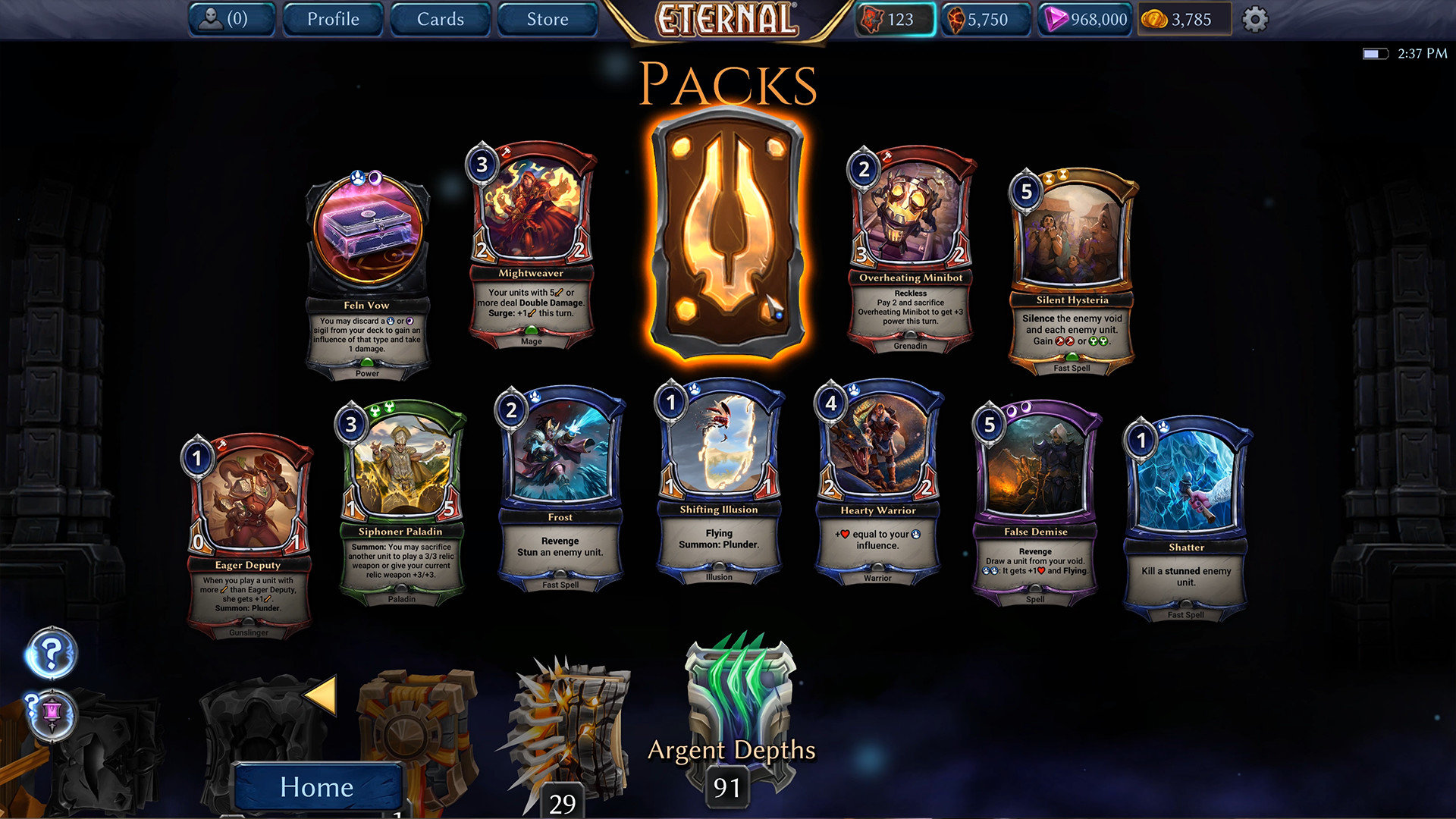The image size is (1456, 819).
Task: View the Shifting Illusion card
Action: 719,481
